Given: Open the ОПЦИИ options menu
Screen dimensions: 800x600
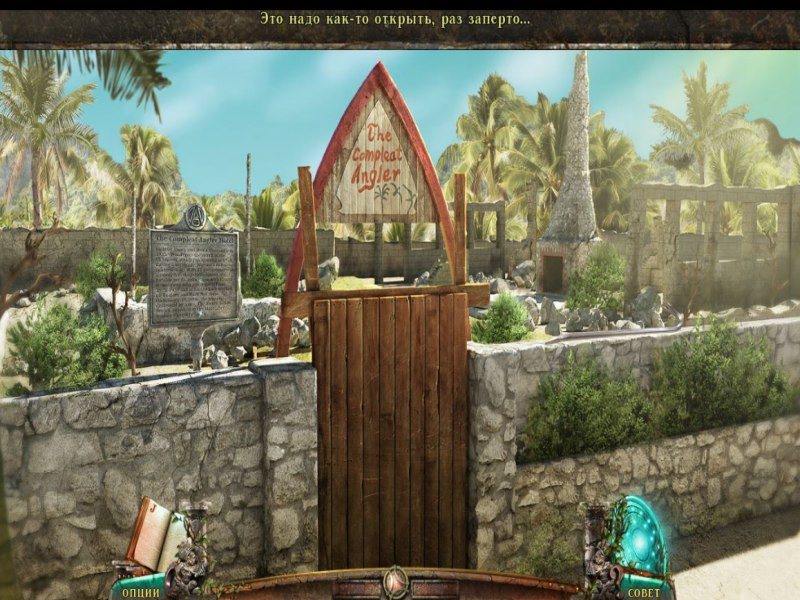Looking at the screenshot, I should pos(141,591).
